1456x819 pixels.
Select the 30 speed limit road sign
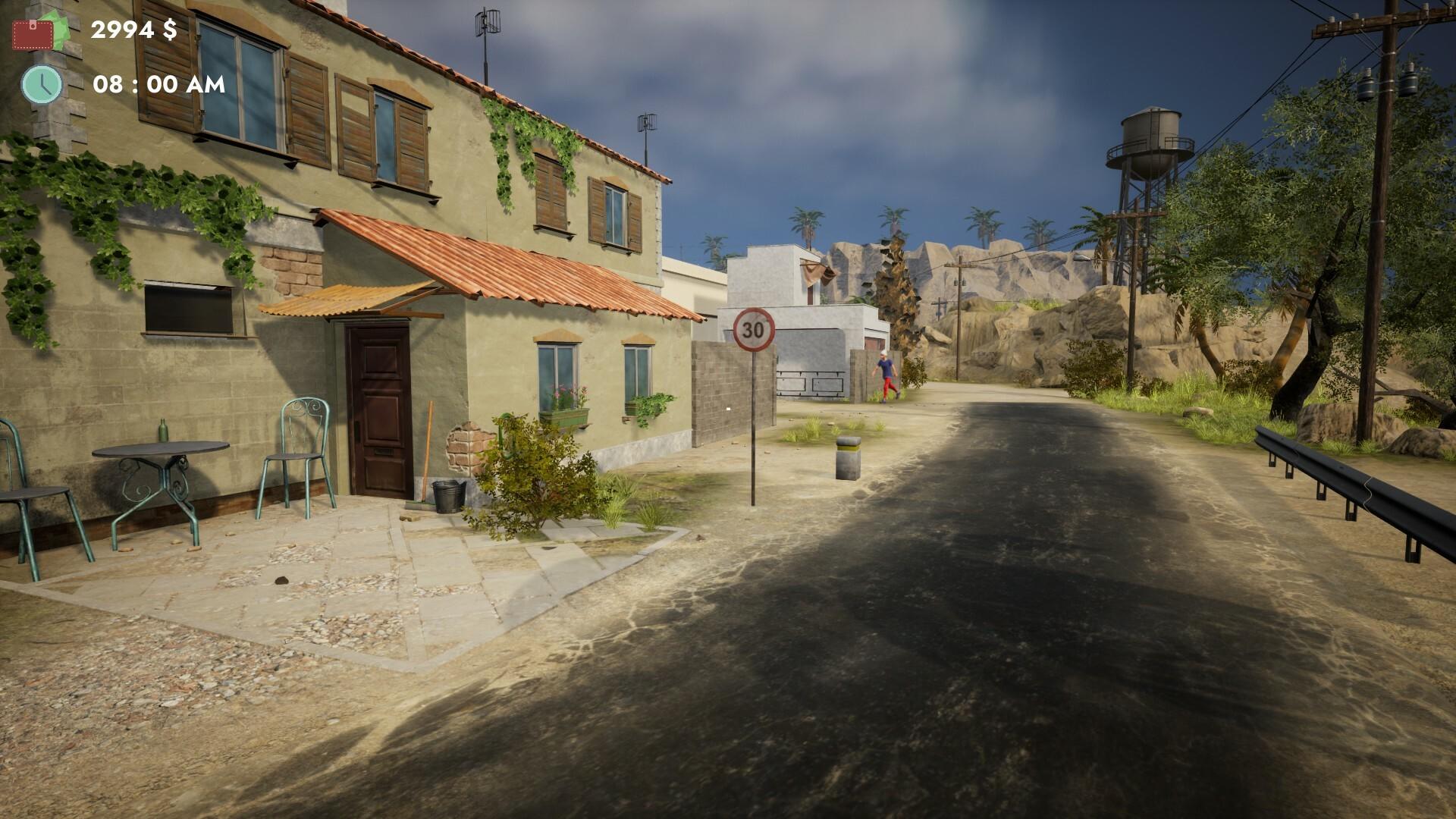coord(753,331)
